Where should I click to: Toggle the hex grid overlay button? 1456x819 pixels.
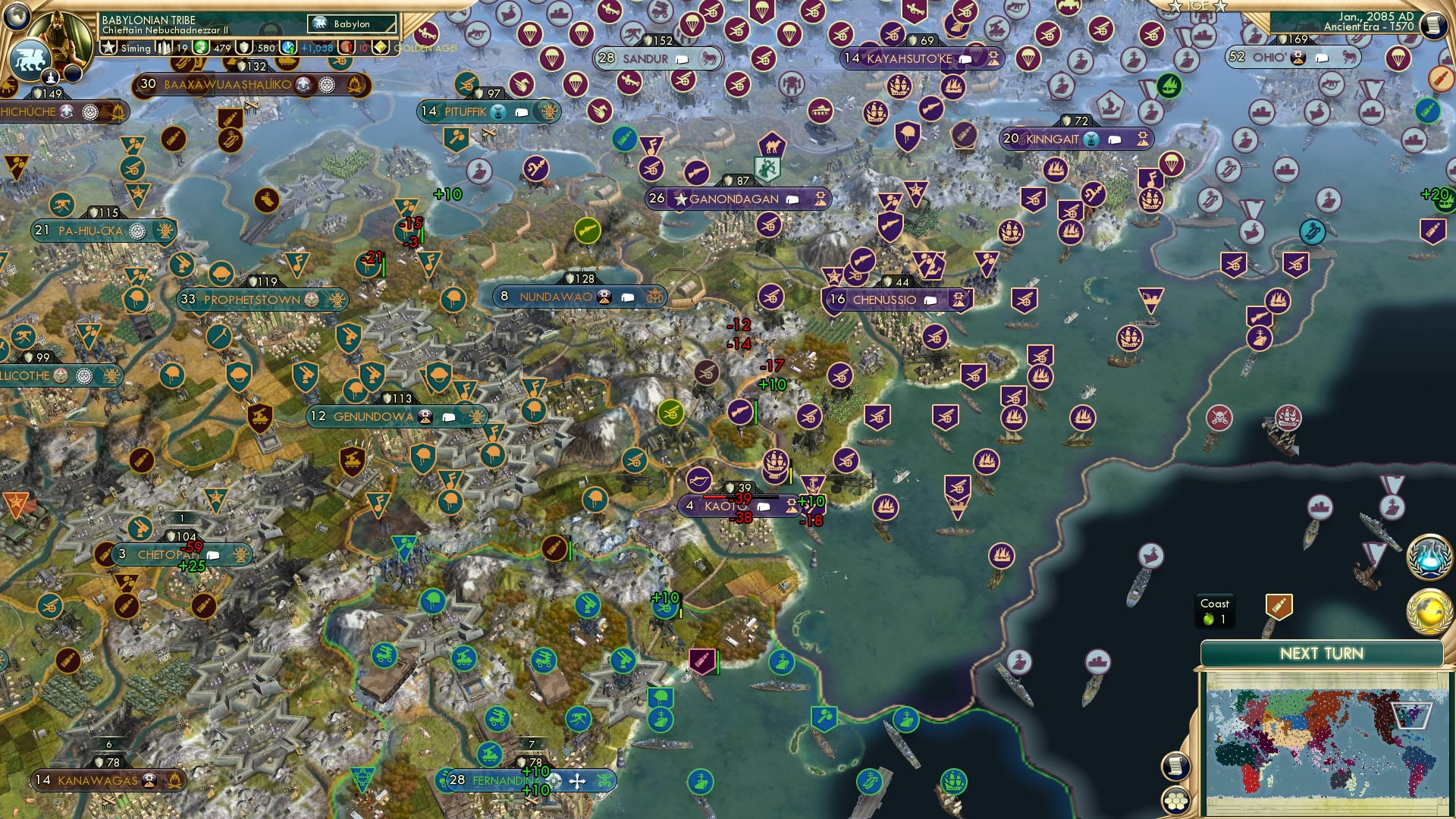[1175, 799]
